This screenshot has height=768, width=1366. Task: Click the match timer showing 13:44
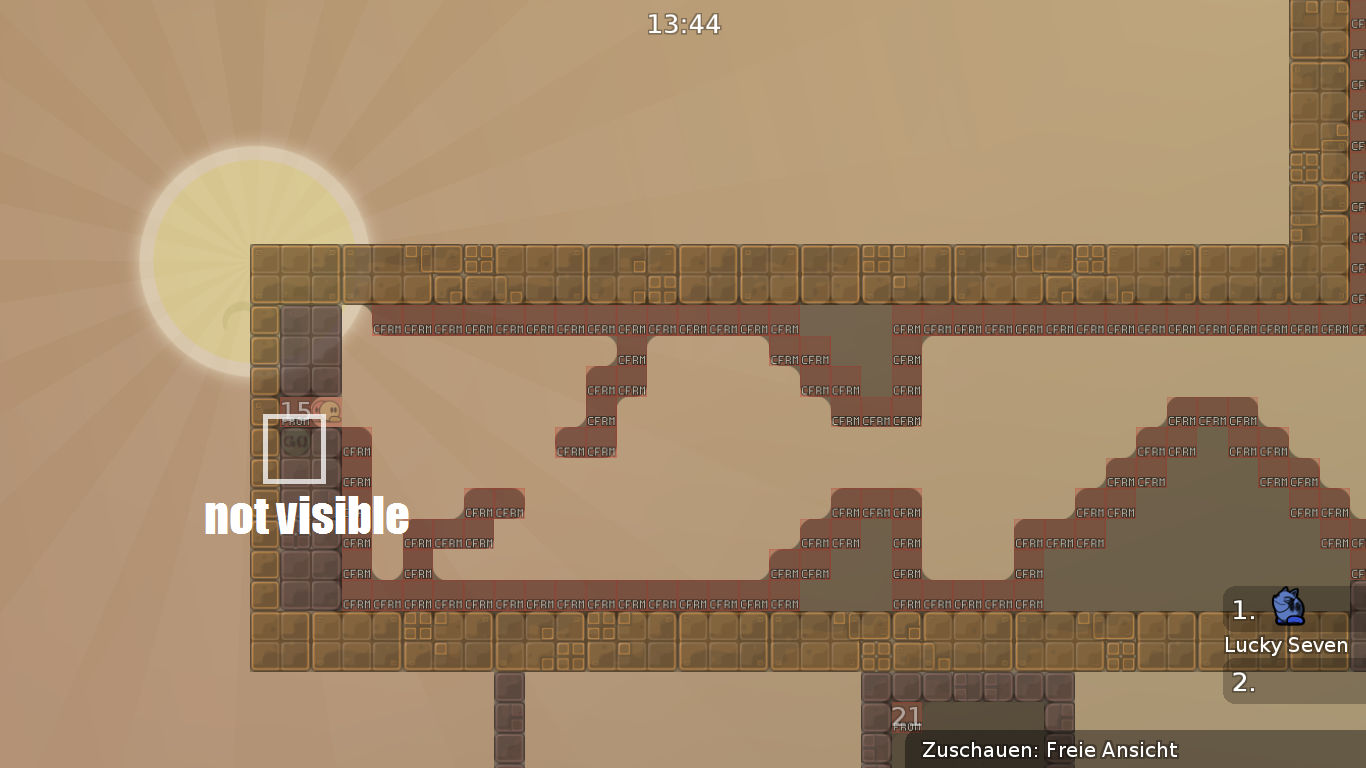(x=683, y=24)
